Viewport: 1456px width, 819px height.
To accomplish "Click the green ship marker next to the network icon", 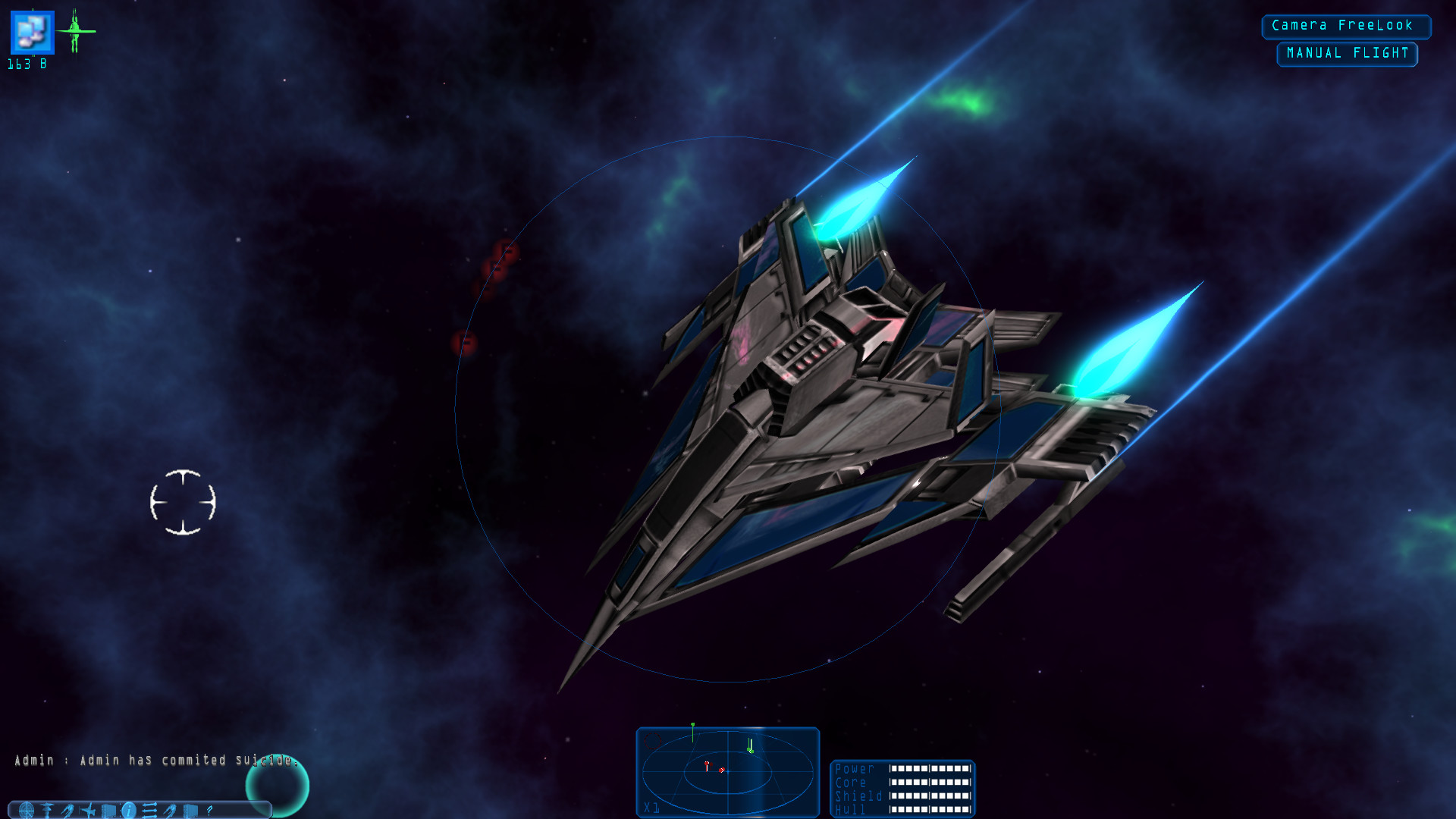I will point(75,32).
